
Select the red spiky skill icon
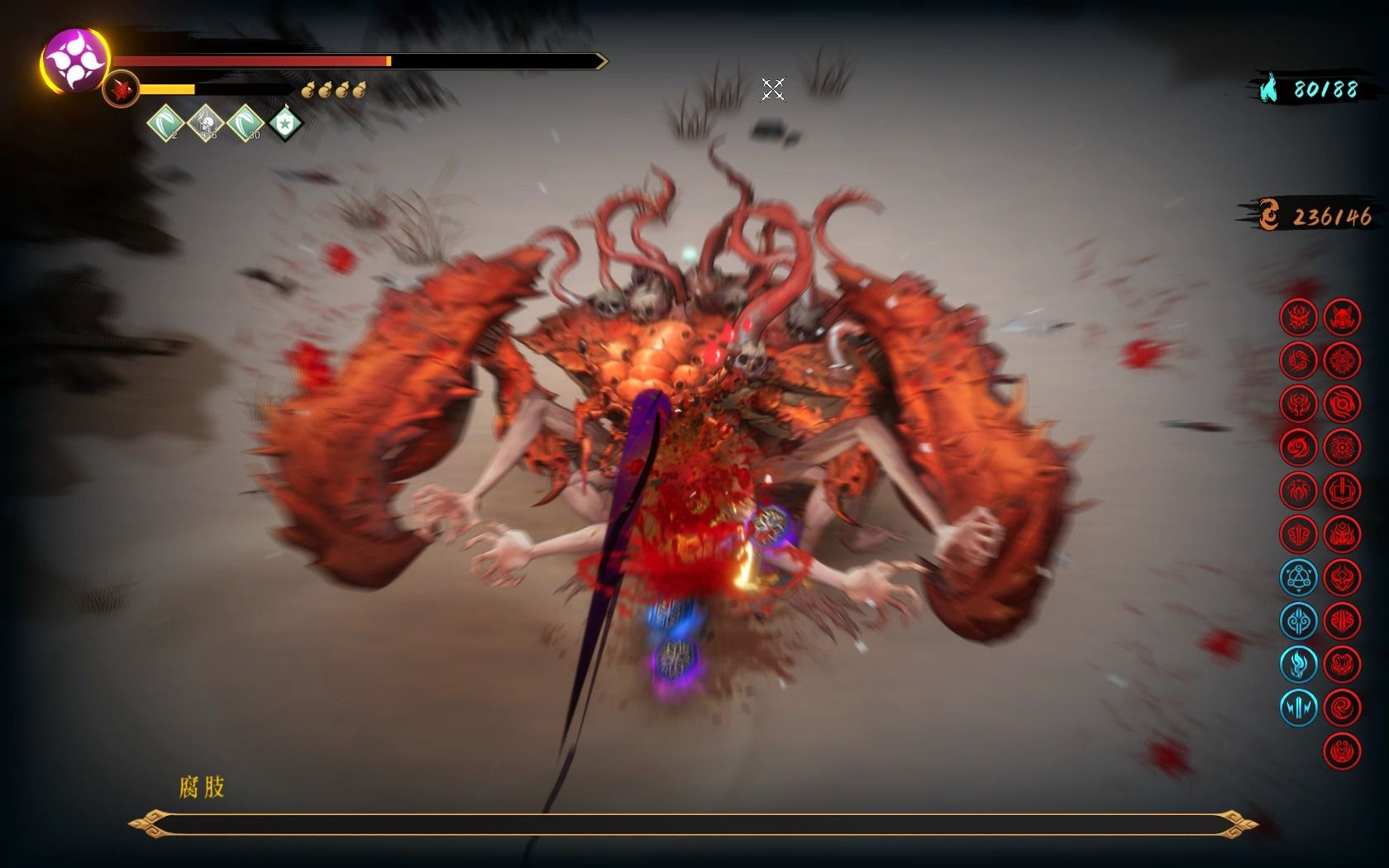pos(121,88)
